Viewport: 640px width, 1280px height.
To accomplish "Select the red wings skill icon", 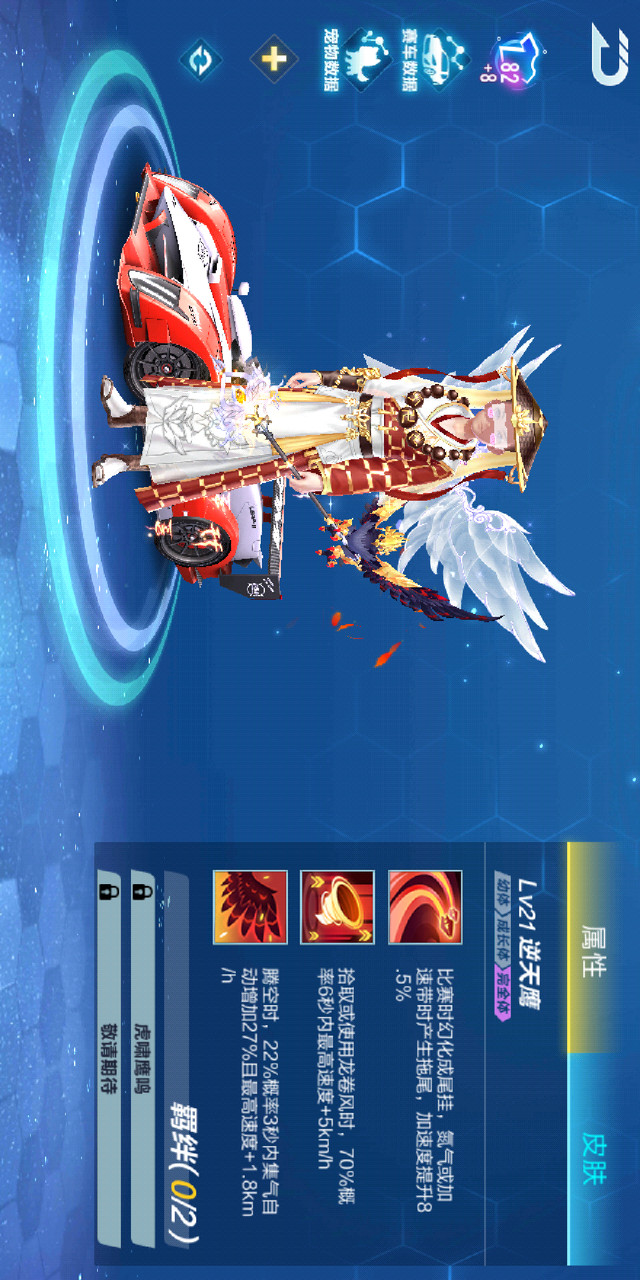I will 250,907.
